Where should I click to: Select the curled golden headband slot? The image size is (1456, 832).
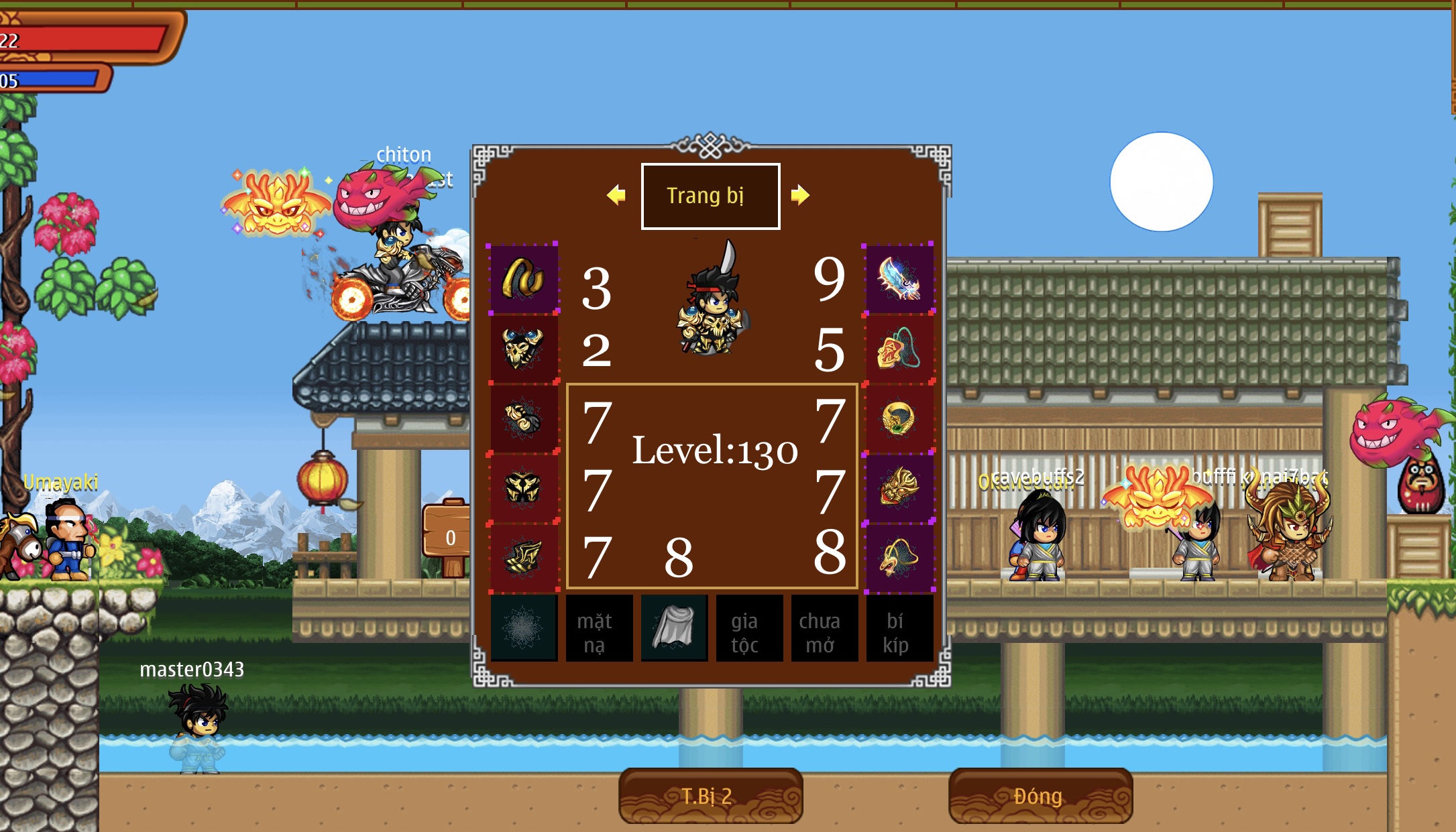click(524, 278)
